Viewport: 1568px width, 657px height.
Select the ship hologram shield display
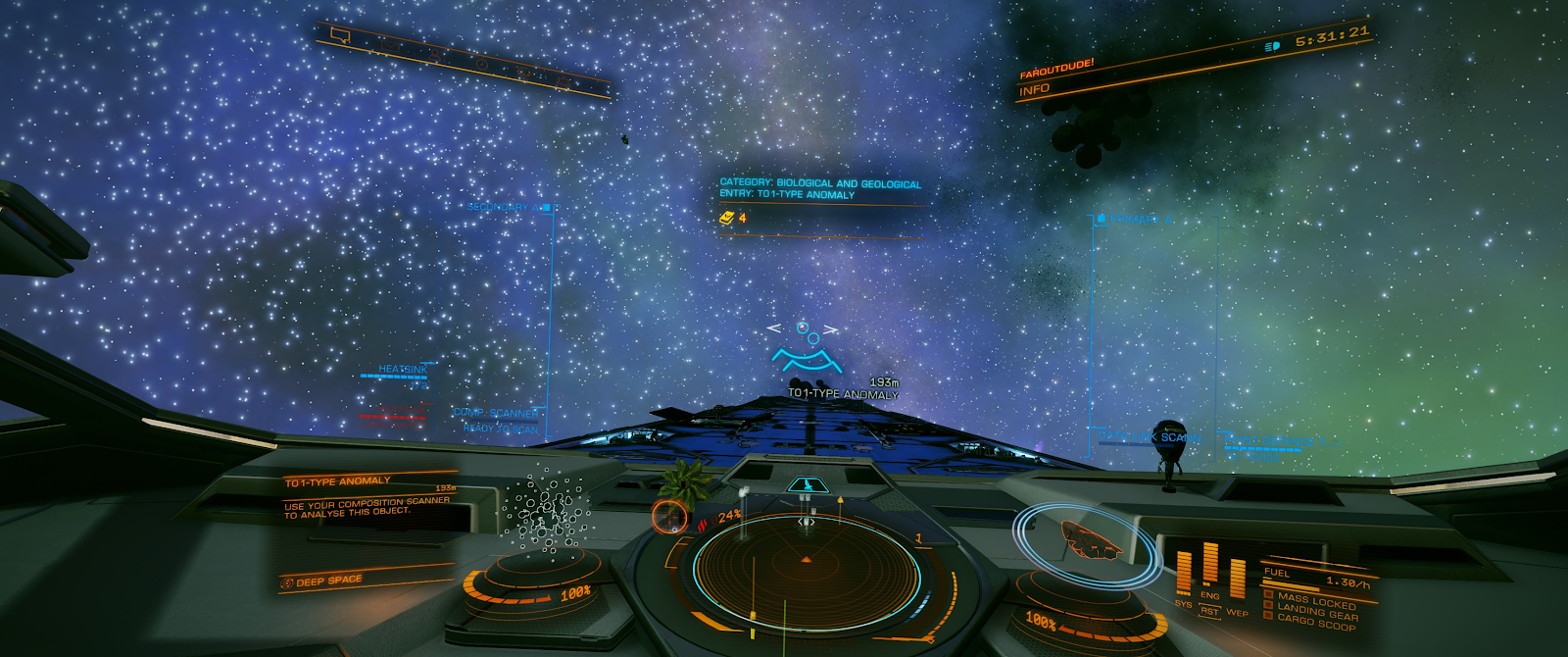point(1090,538)
